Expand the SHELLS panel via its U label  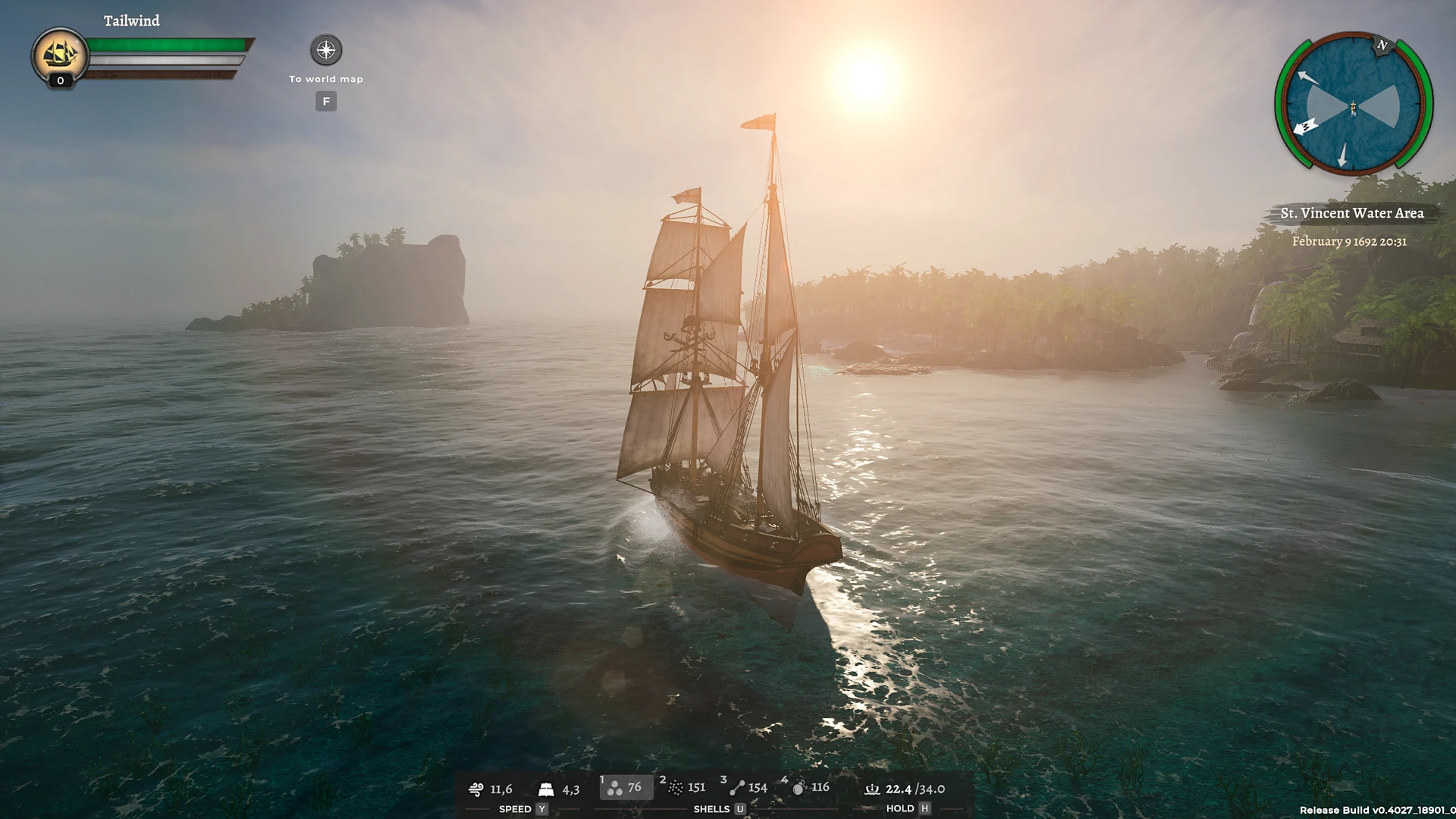740,808
